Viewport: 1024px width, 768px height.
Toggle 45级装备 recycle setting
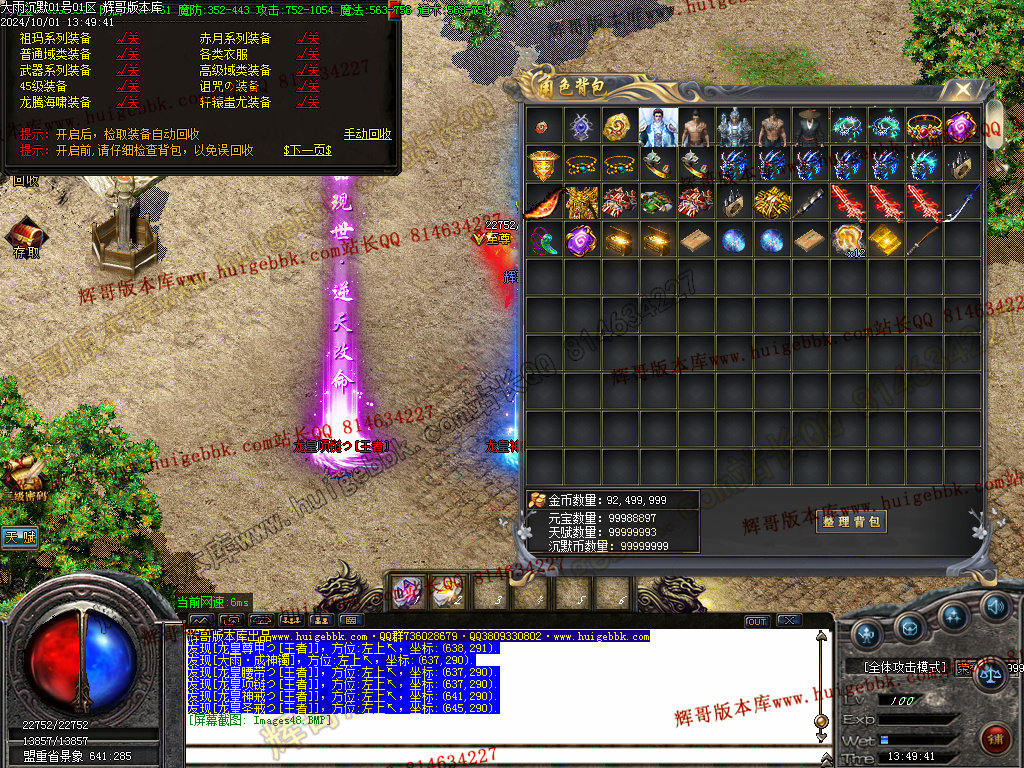(128, 87)
